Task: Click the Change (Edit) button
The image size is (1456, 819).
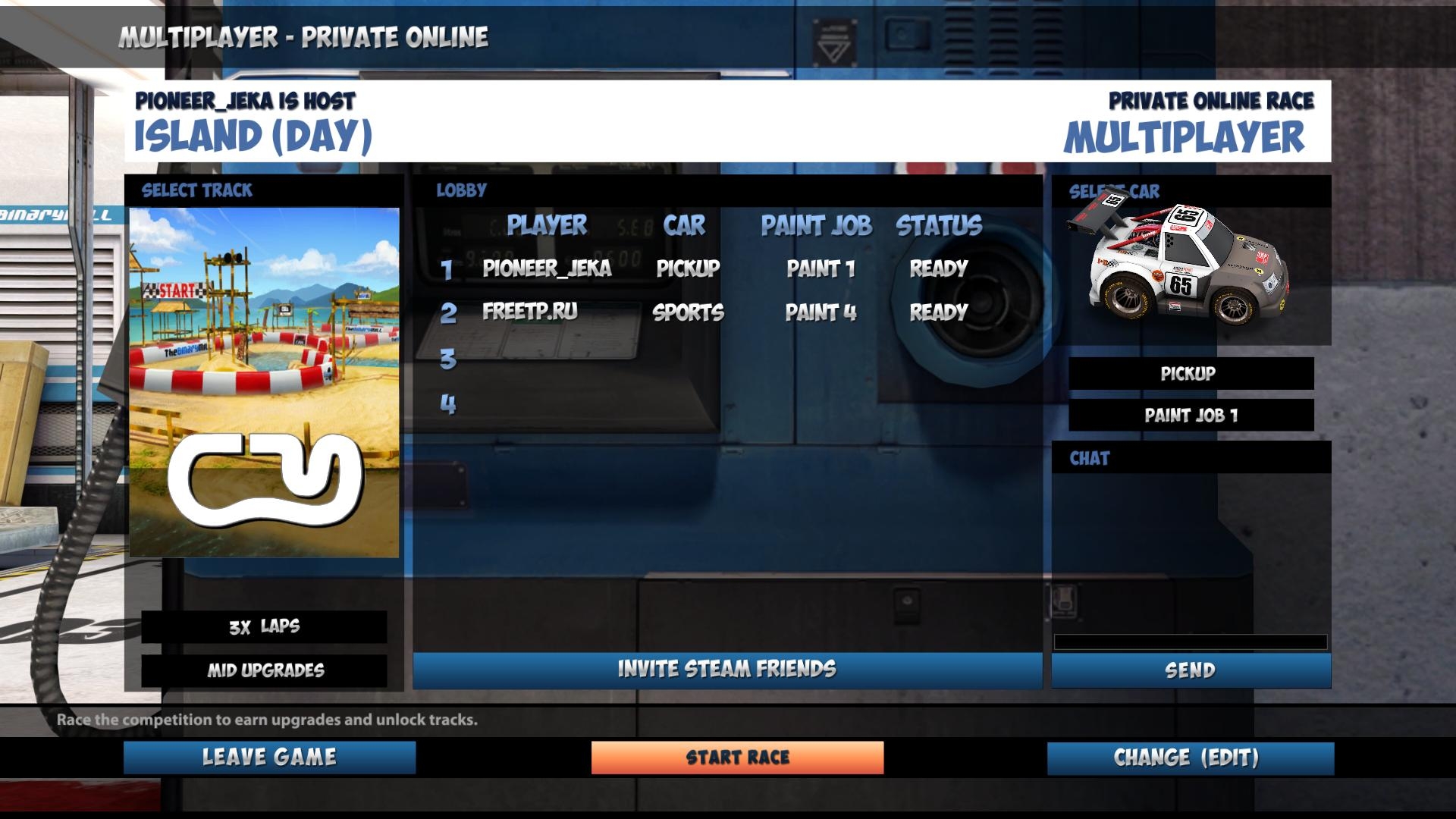Action: click(1190, 758)
